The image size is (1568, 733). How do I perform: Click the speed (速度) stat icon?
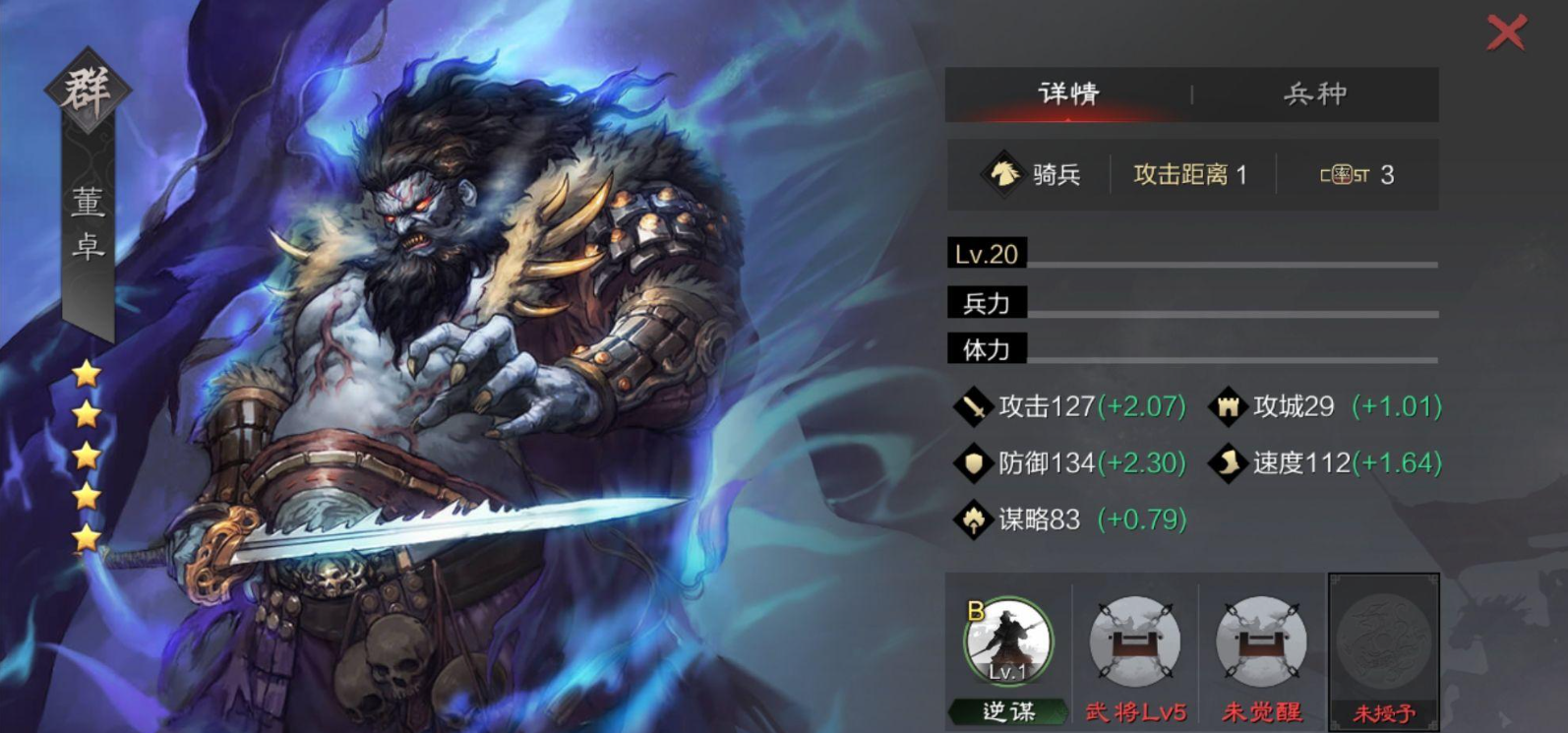click(1228, 462)
